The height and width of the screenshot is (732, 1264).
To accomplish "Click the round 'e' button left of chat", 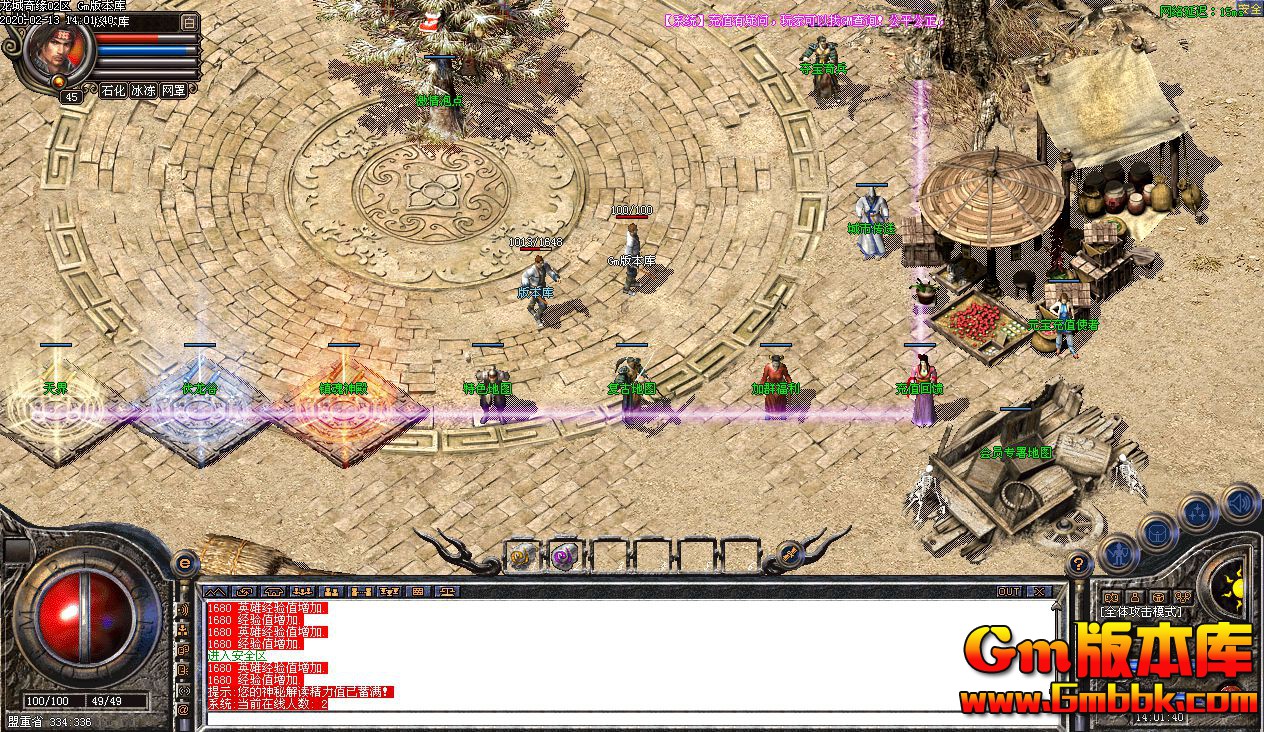I will (184, 564).
